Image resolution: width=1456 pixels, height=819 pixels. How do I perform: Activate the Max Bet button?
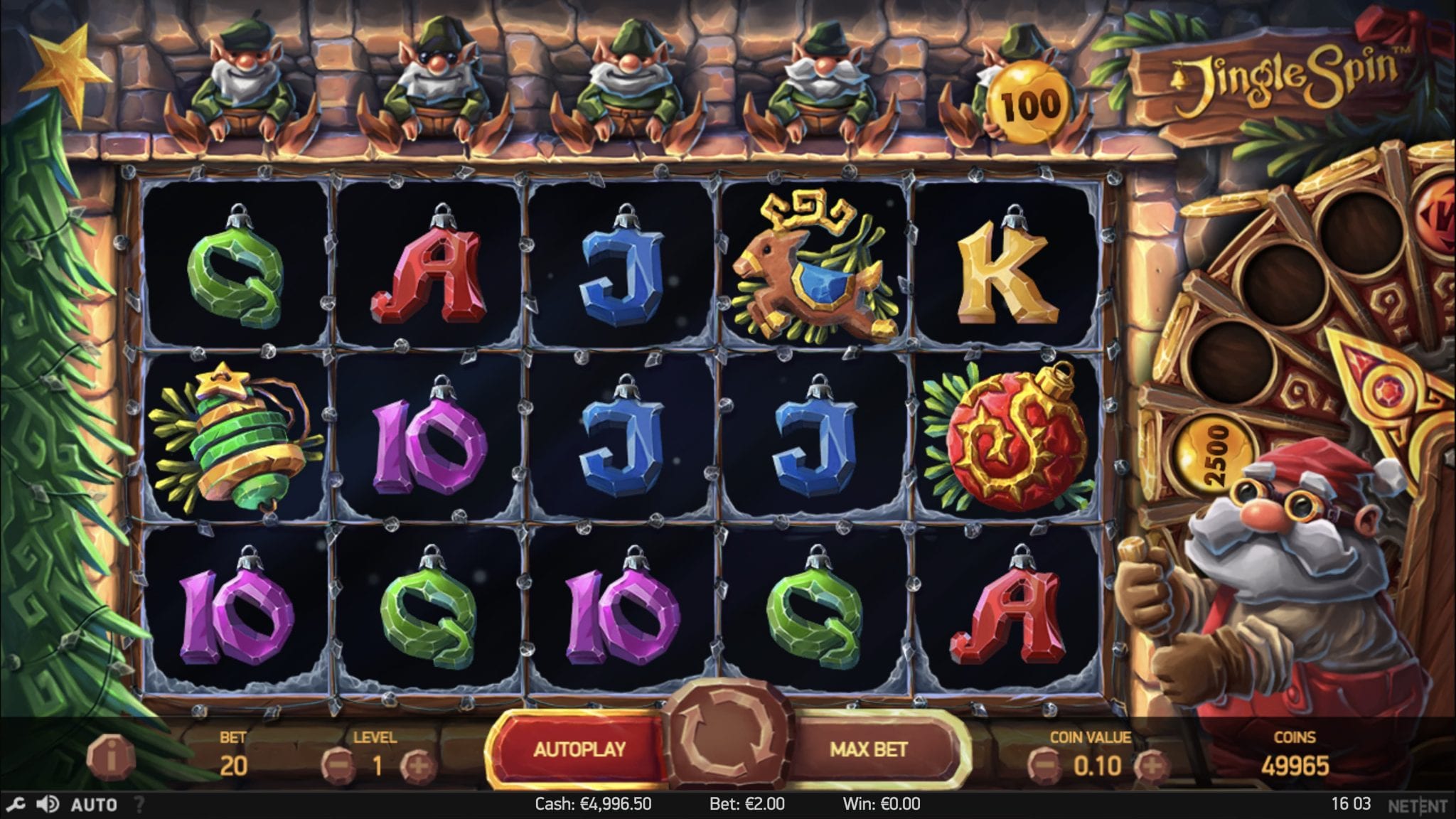[868, 749]
